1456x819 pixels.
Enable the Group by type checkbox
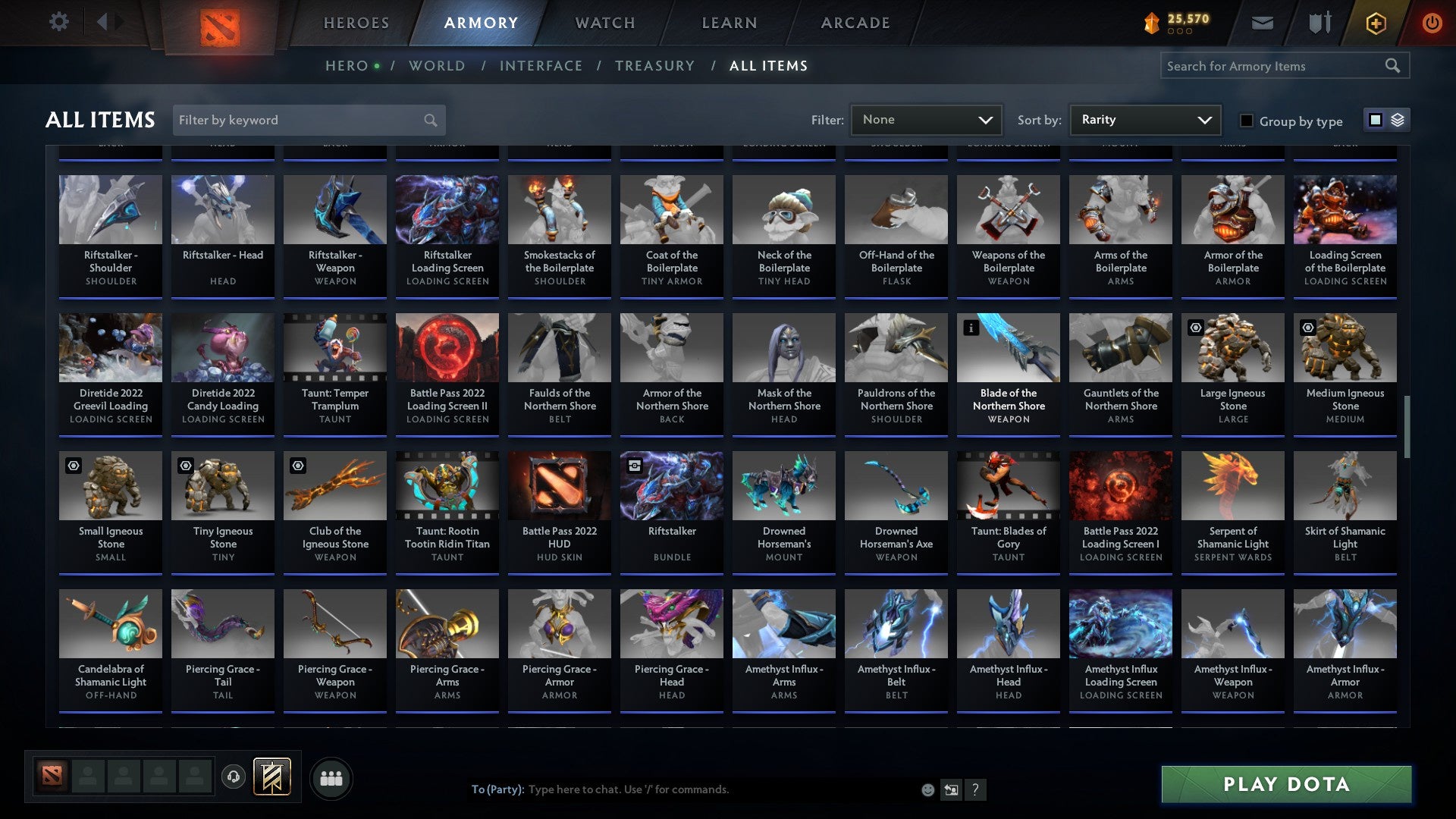point(1247,121)
